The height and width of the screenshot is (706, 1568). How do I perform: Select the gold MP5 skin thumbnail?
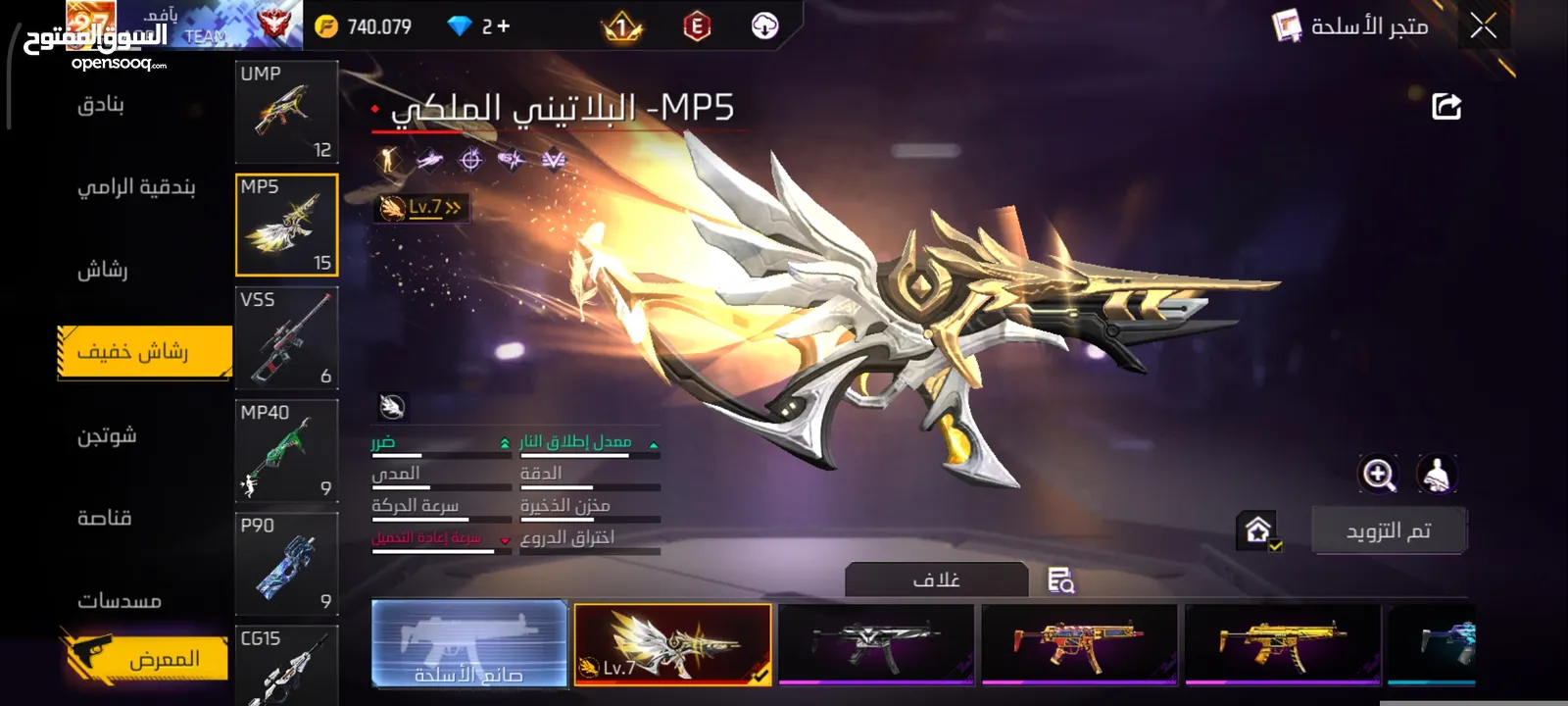(x=1281, y=643)
